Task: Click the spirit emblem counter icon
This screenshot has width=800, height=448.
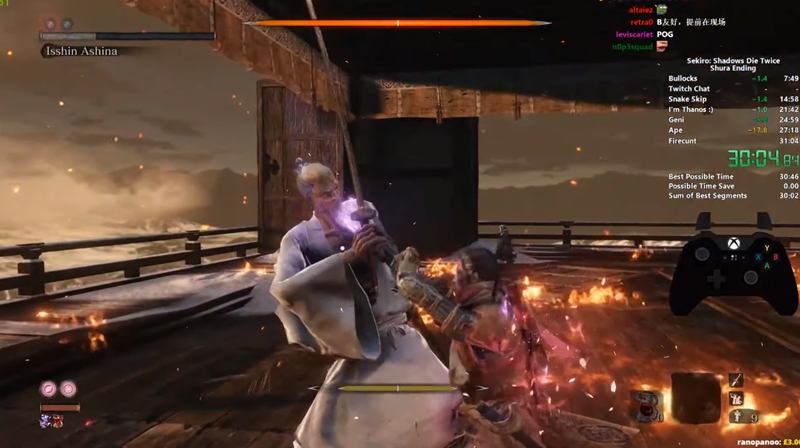Action: [736, 414]
